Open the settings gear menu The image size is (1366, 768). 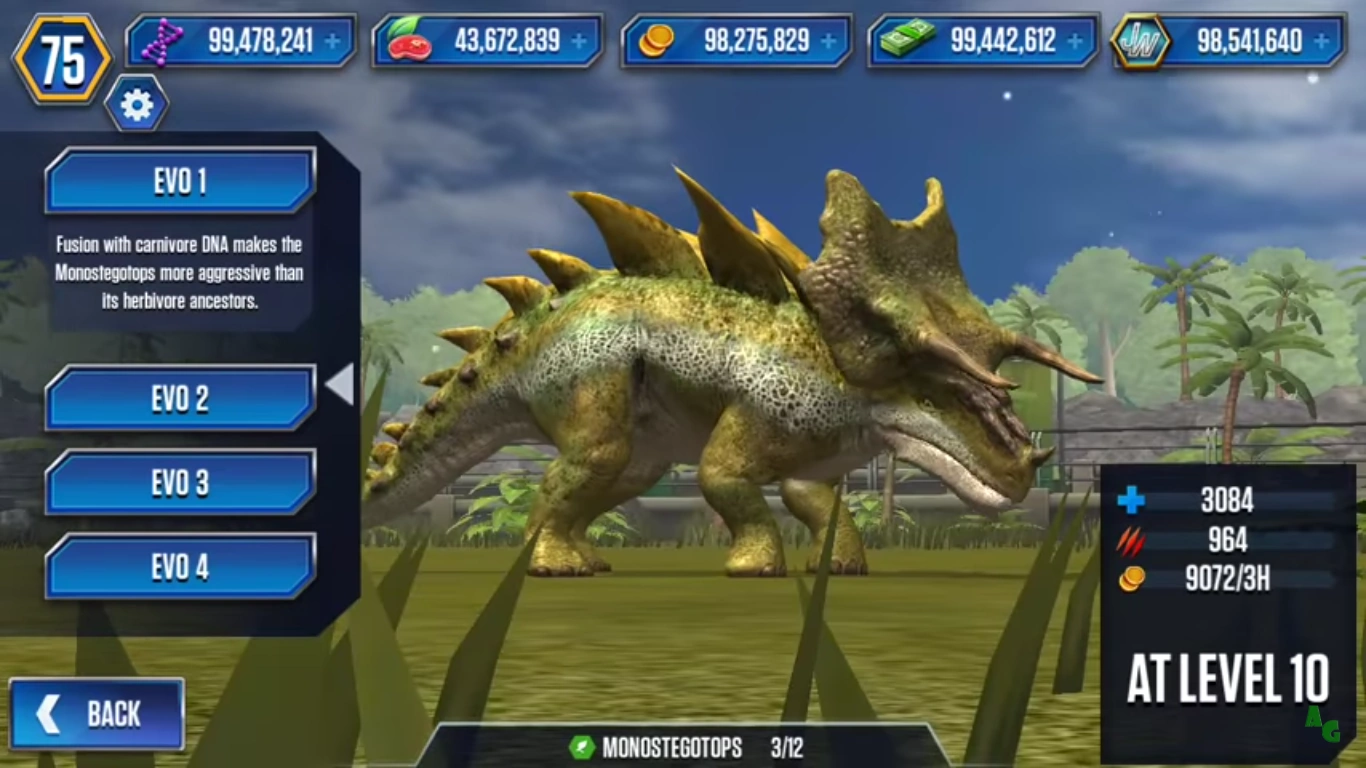138,103
